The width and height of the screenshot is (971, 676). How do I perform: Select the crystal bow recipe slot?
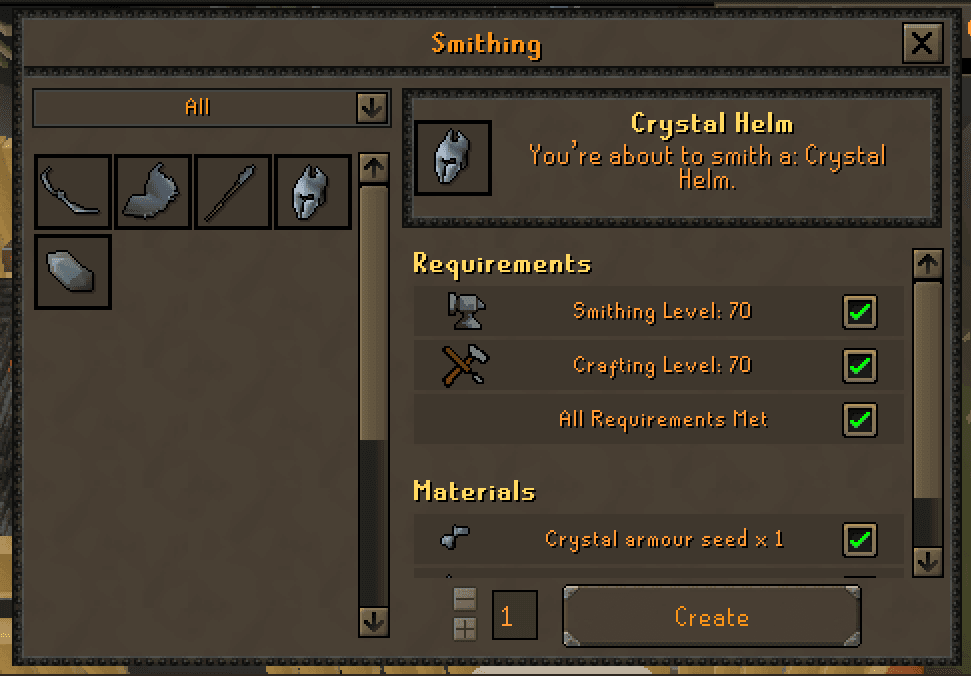[73, 191]
